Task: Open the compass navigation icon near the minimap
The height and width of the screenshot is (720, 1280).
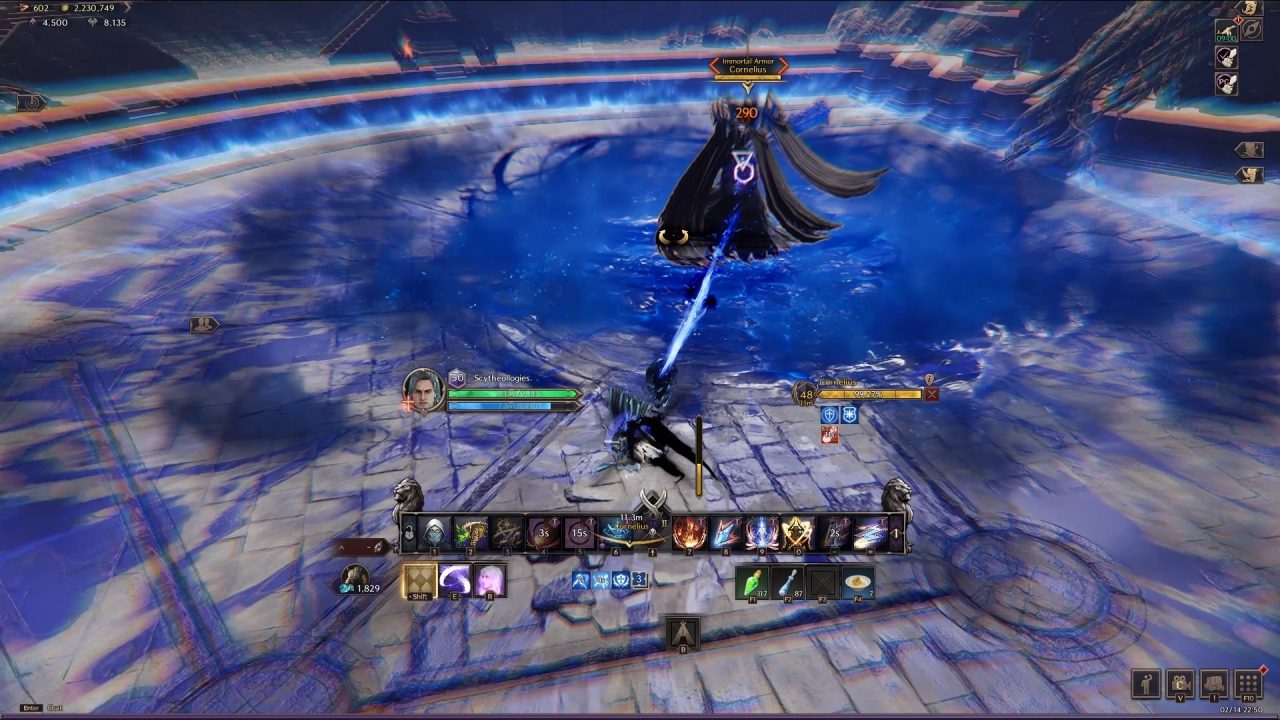Action: (x=1254, y=29)
